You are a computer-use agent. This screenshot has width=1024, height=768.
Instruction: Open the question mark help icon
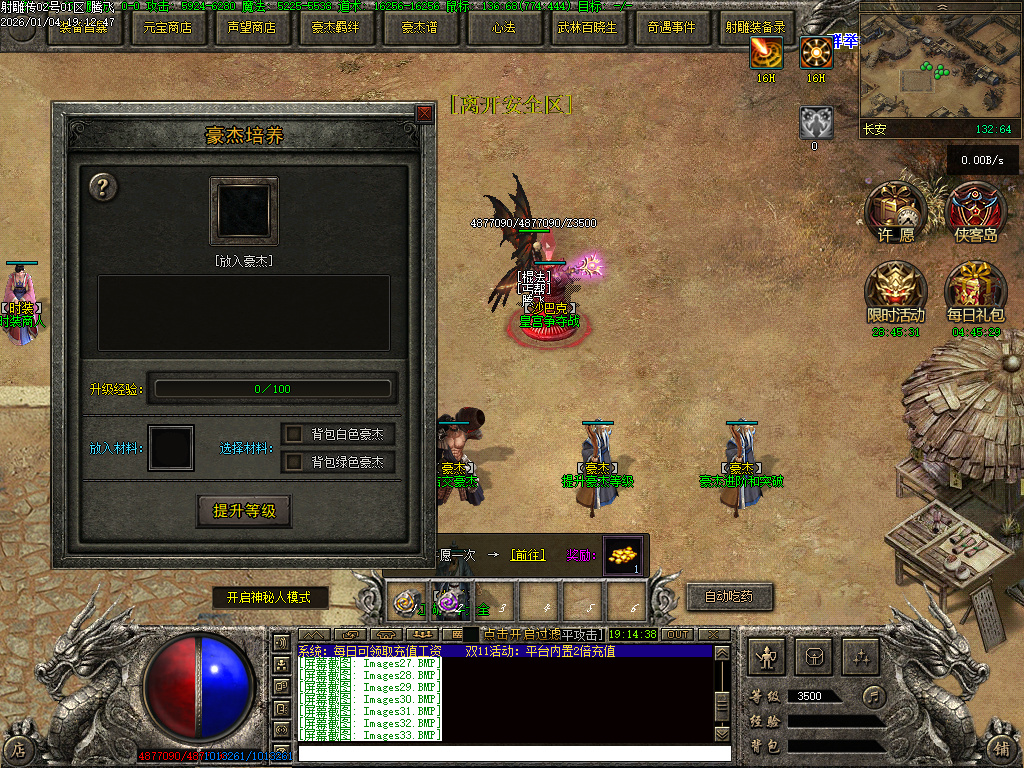[104, 187]
